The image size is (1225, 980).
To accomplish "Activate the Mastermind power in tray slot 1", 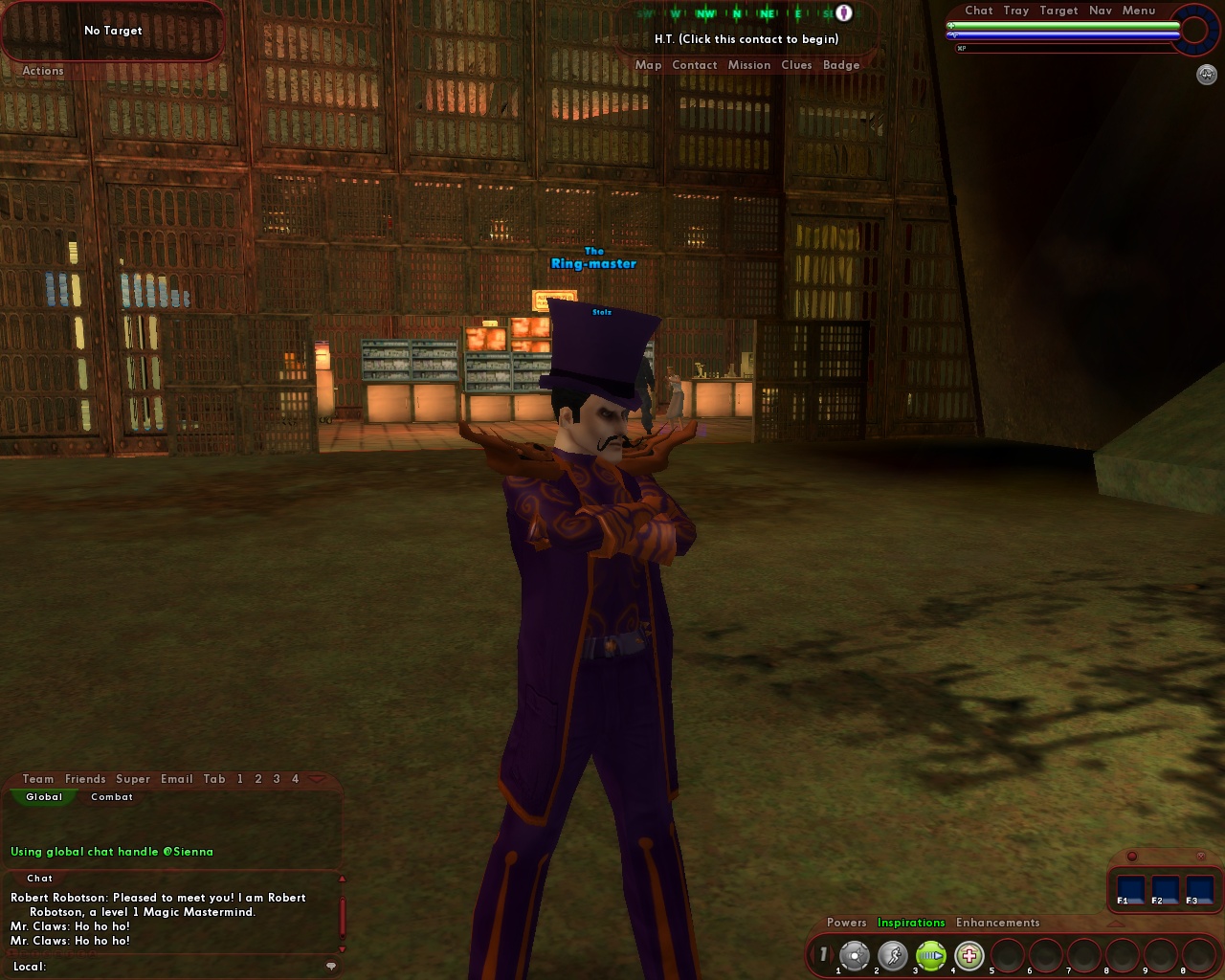I will click(x=856, y=954).
